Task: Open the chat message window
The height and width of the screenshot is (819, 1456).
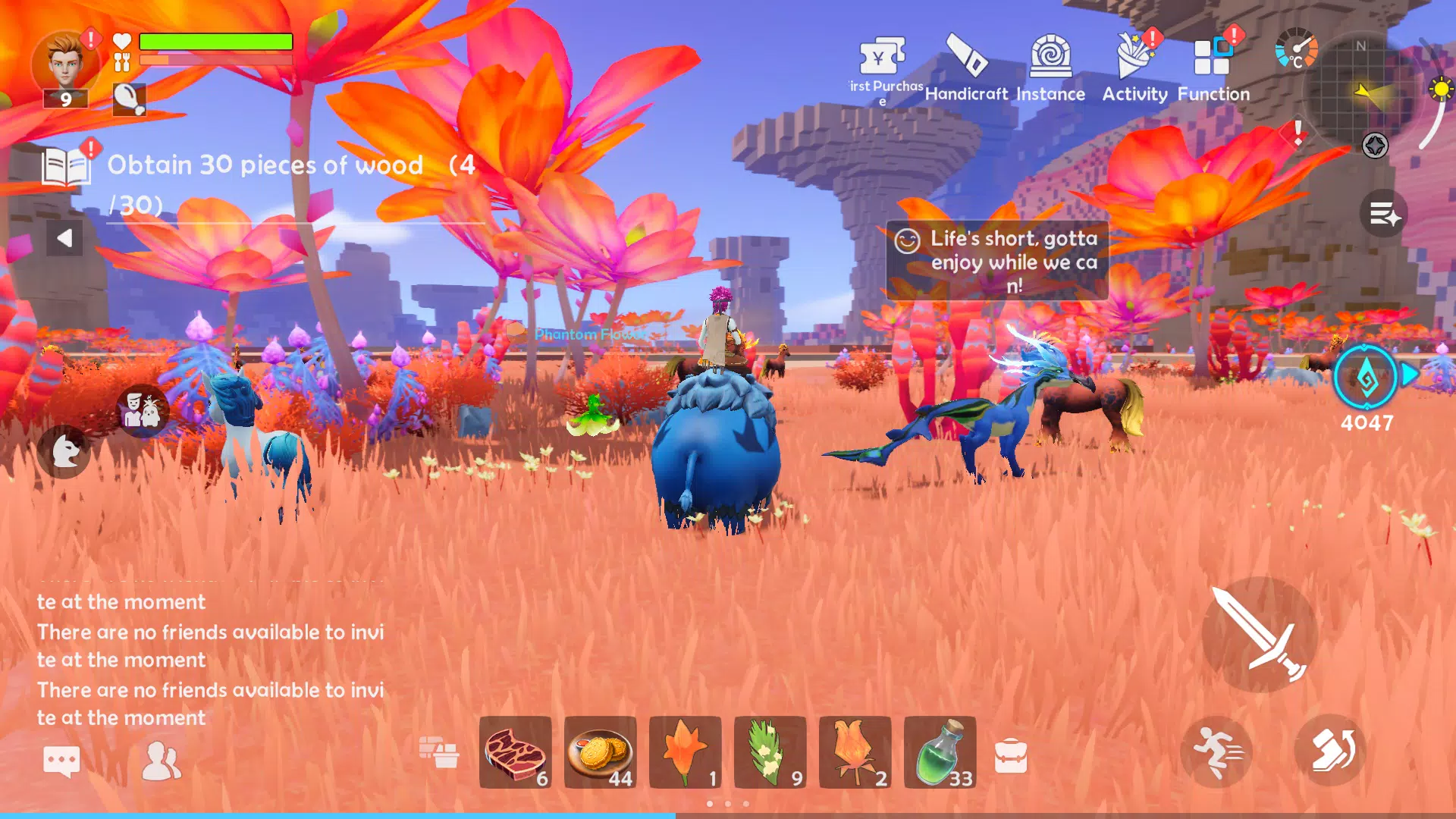Action: click(x=63, y=760)
